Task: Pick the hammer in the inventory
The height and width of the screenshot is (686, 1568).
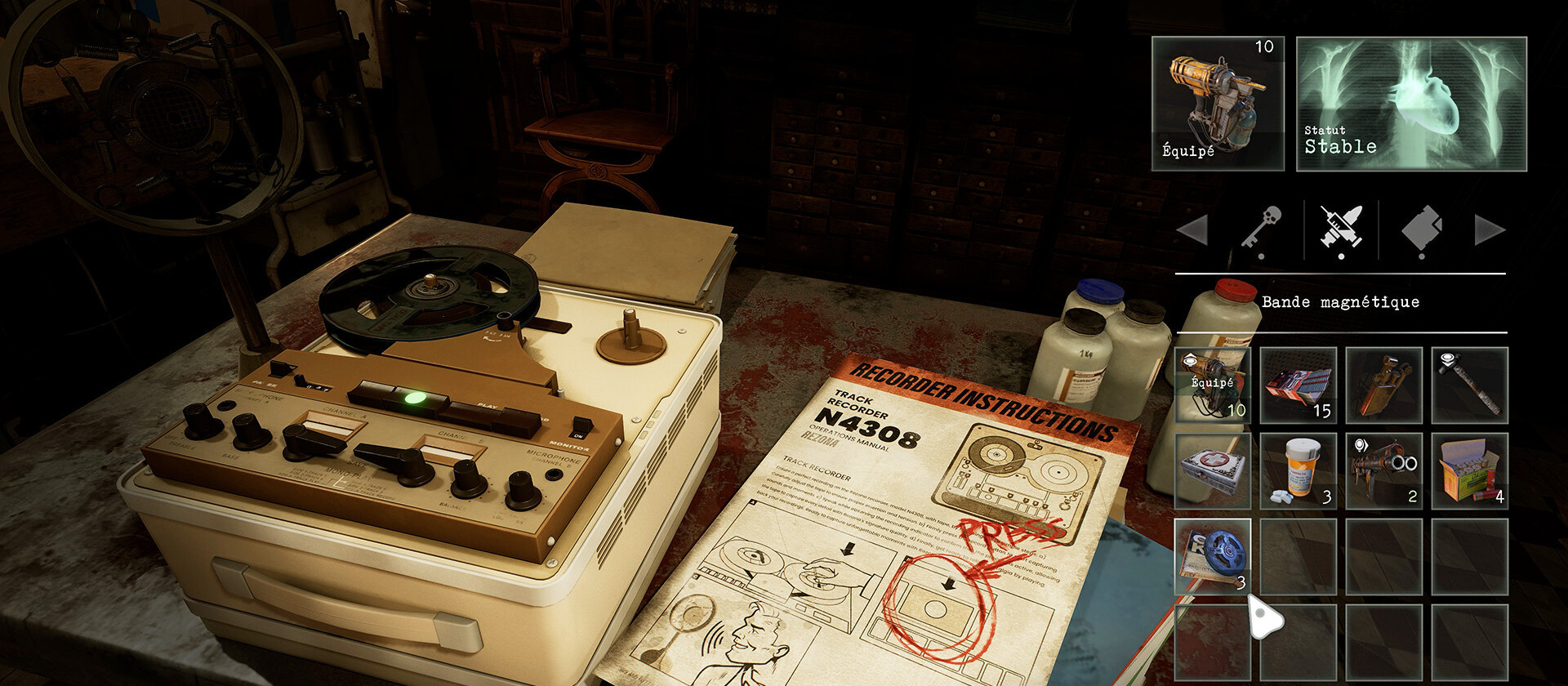Action: click(1469, 385)
